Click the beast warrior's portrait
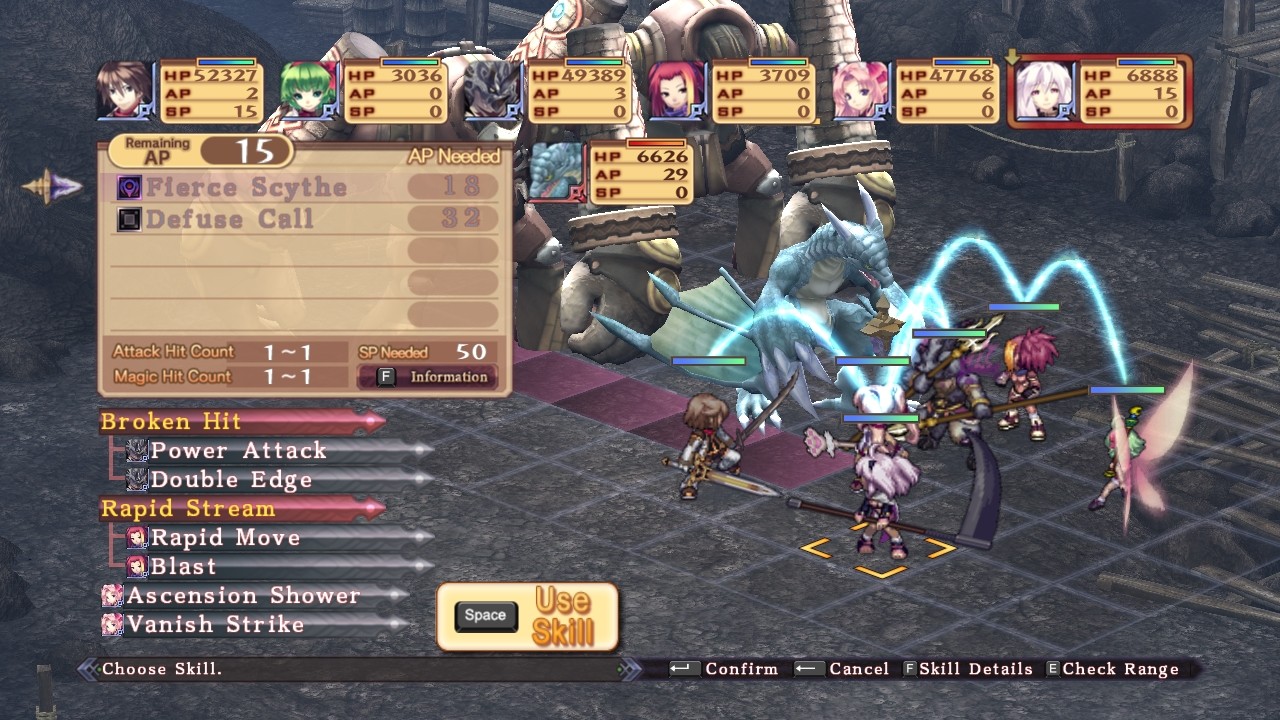The width and height of the screenshot is (1280, 720). [489, 90]
